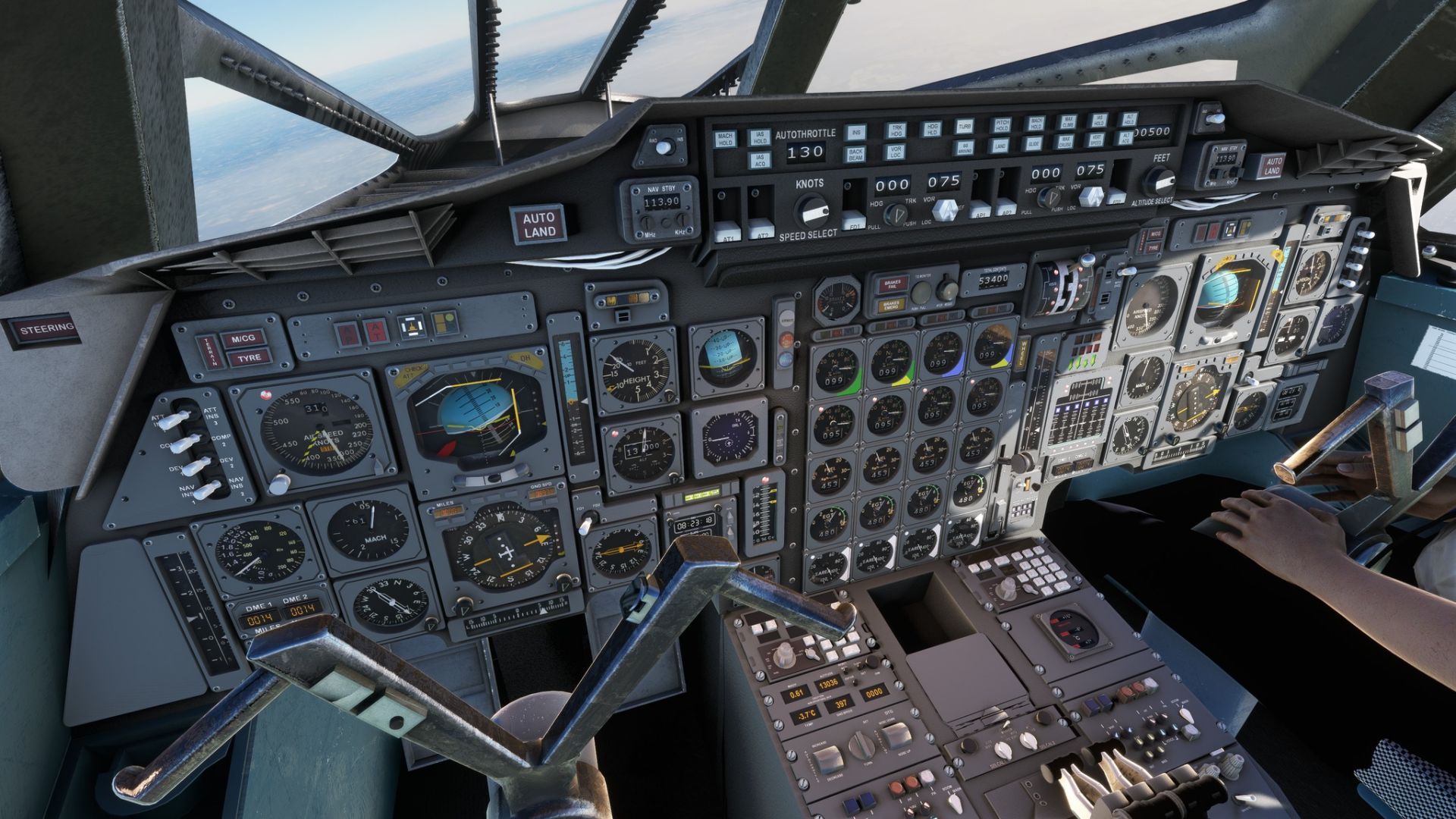Choose the MAX CRUISE mode button

point(1065,140)
